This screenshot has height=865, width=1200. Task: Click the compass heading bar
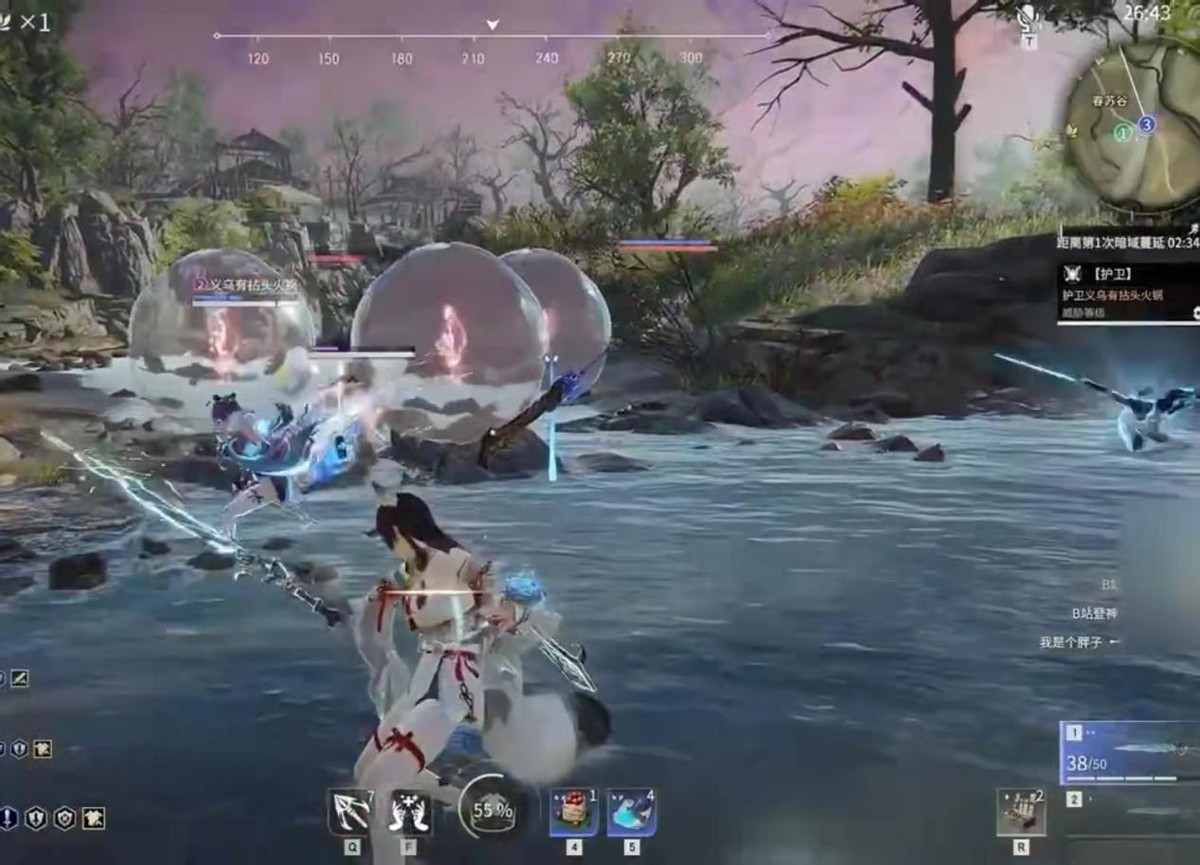(491, 37)
